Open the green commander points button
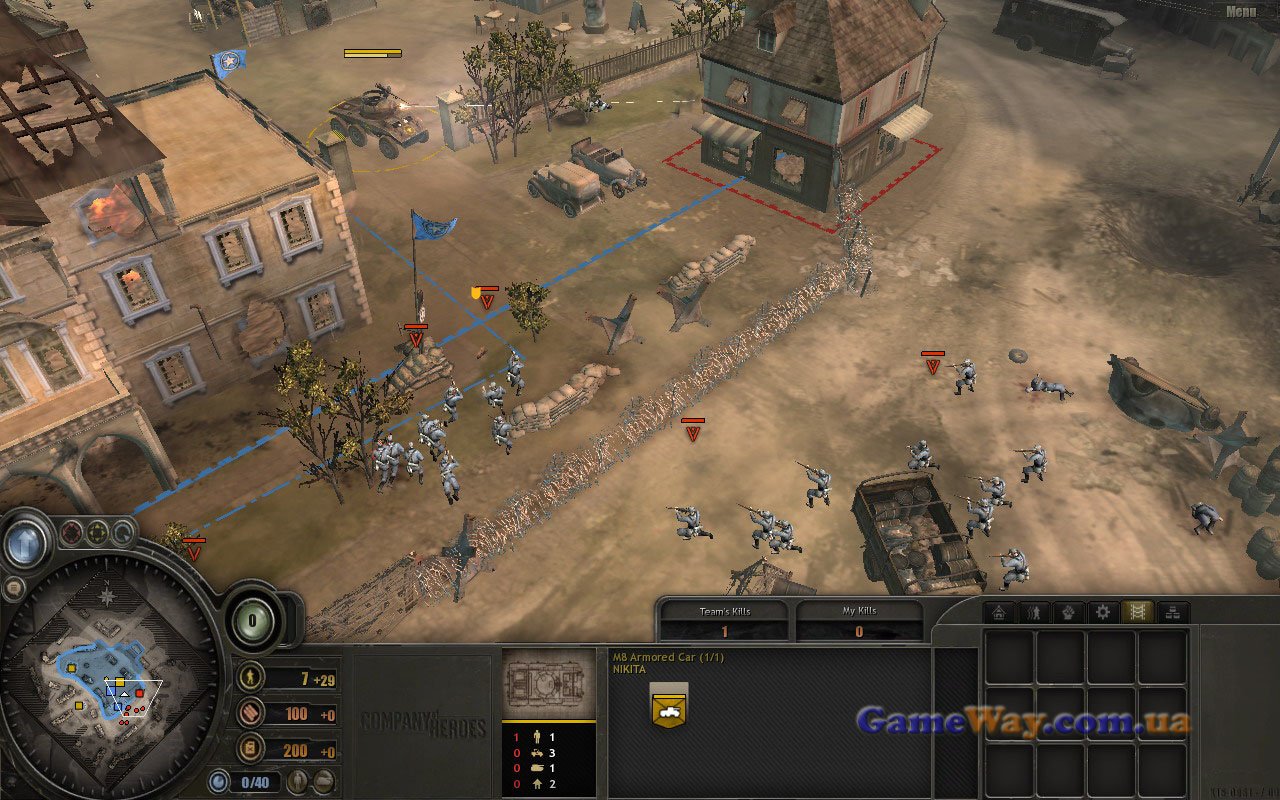This screenshot has width=1280, height=800. [254, 622]
